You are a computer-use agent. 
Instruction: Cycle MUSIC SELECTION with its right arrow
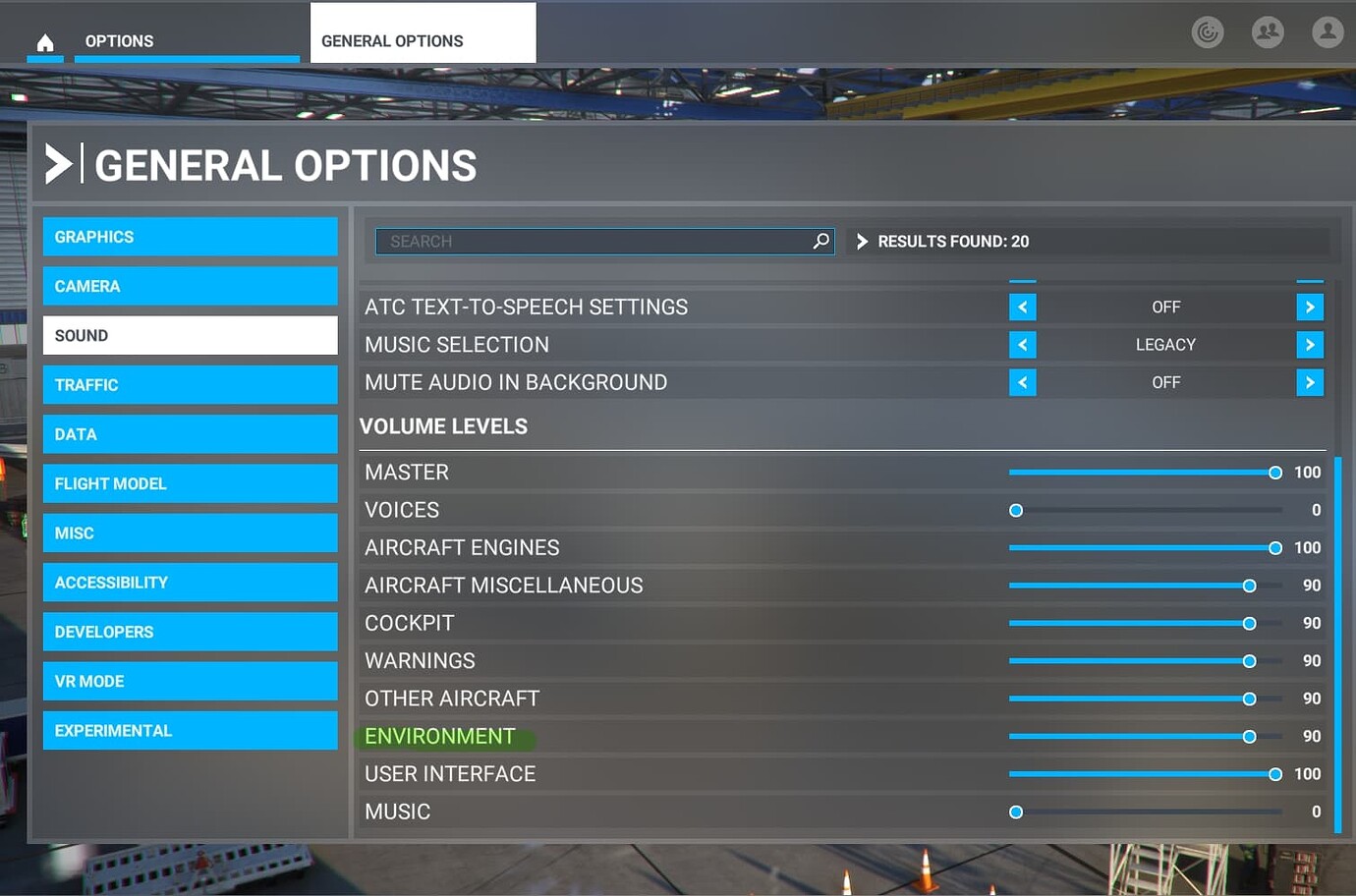coord(1310,344)
